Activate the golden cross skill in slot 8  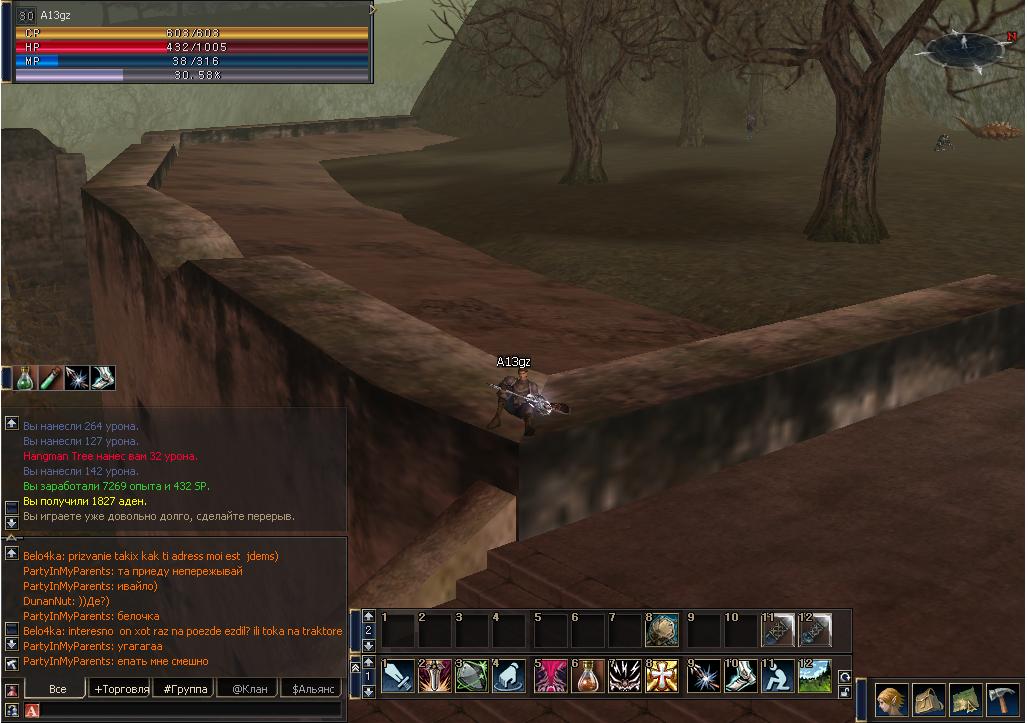[662, 676]
